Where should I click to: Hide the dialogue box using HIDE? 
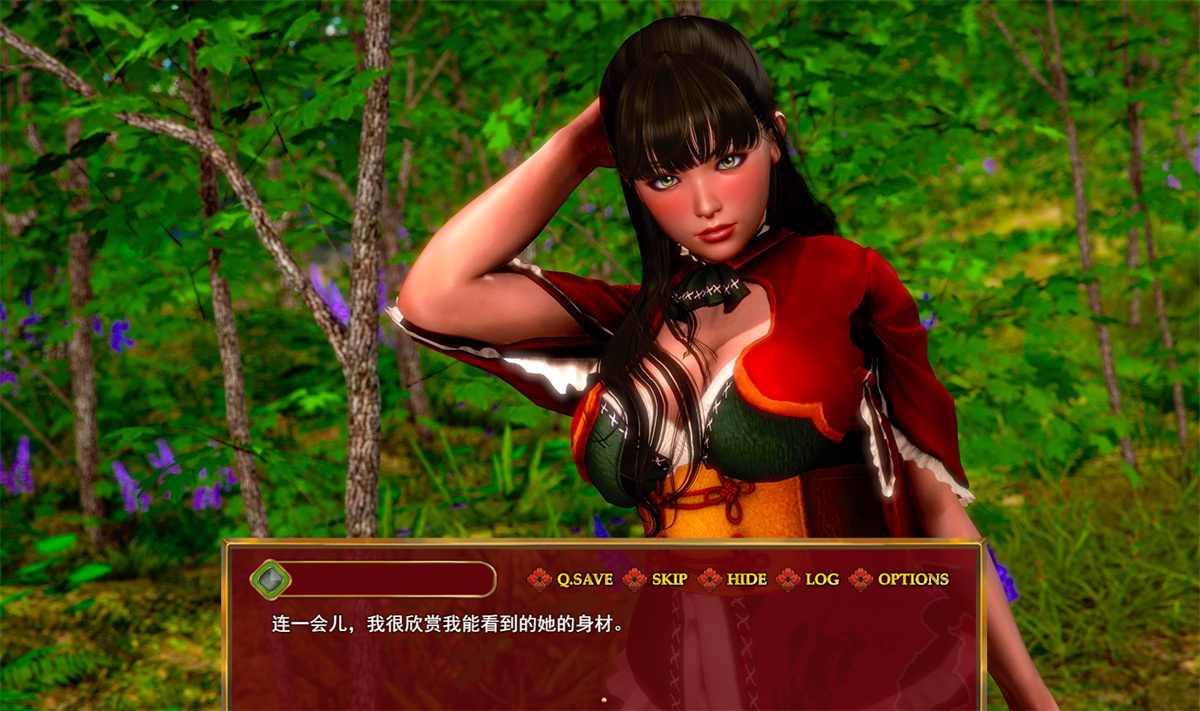746,579
